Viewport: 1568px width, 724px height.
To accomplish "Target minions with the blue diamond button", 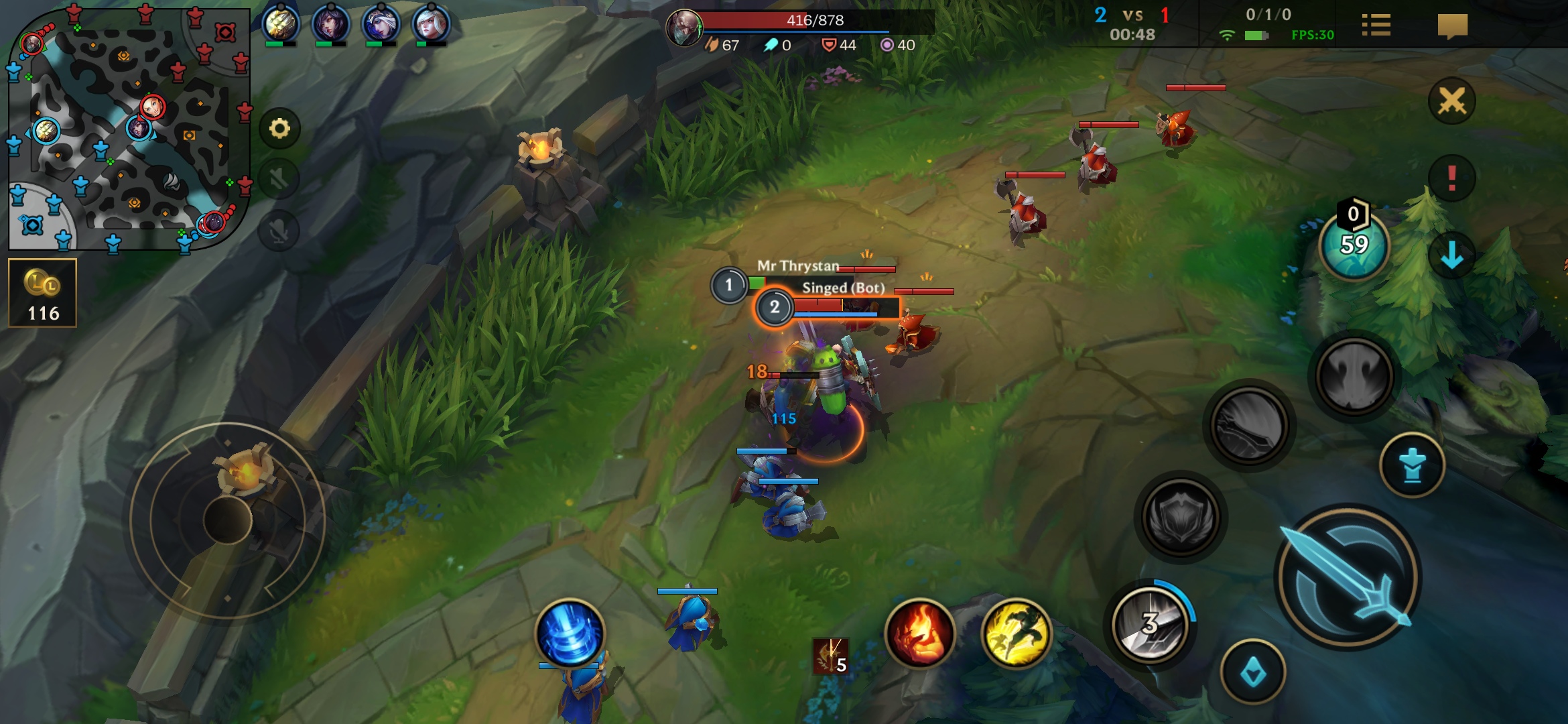I will [1252, 672].
